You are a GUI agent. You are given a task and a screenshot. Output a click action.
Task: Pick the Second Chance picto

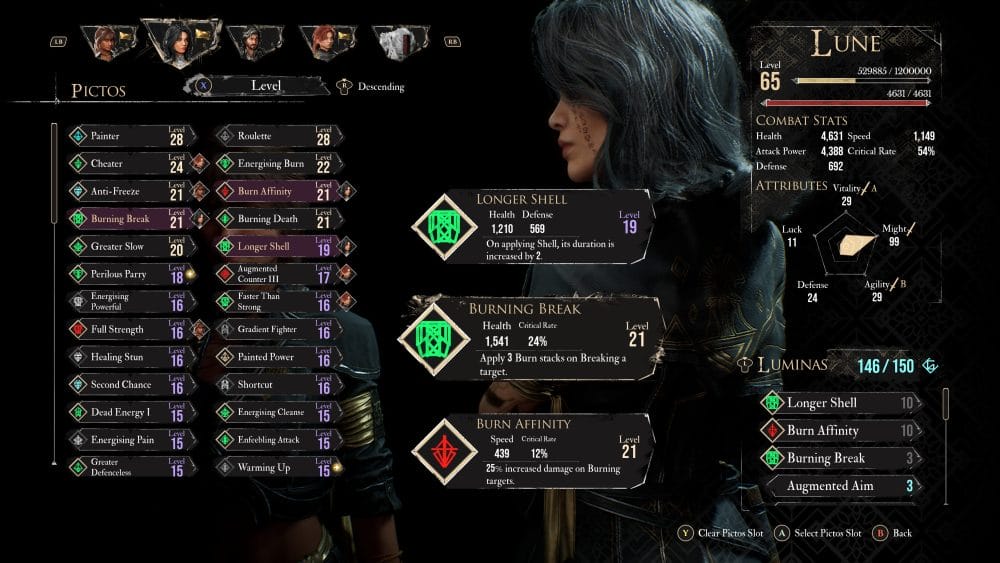tap(130, 385)
